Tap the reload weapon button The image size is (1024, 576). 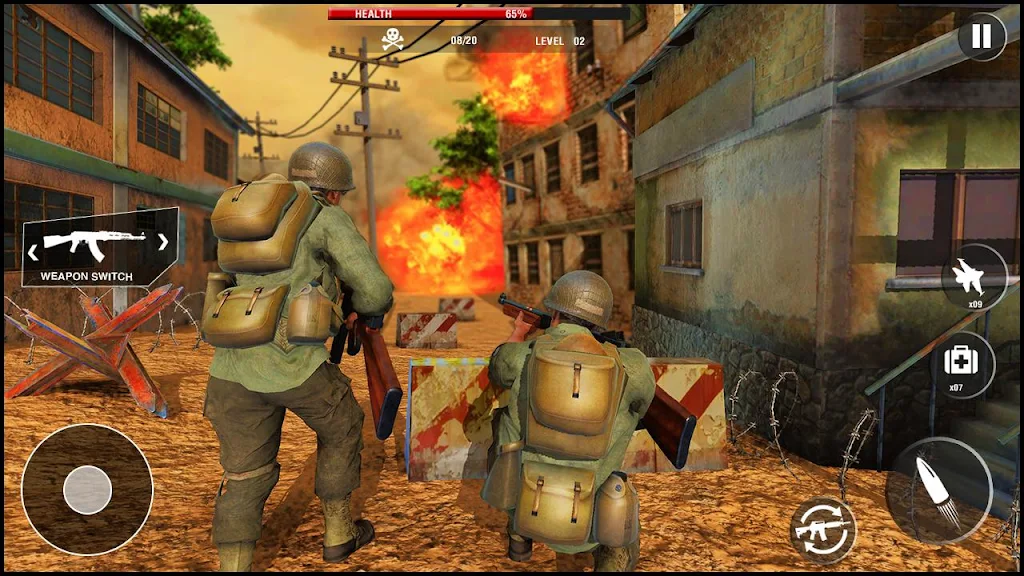point(822,528)
